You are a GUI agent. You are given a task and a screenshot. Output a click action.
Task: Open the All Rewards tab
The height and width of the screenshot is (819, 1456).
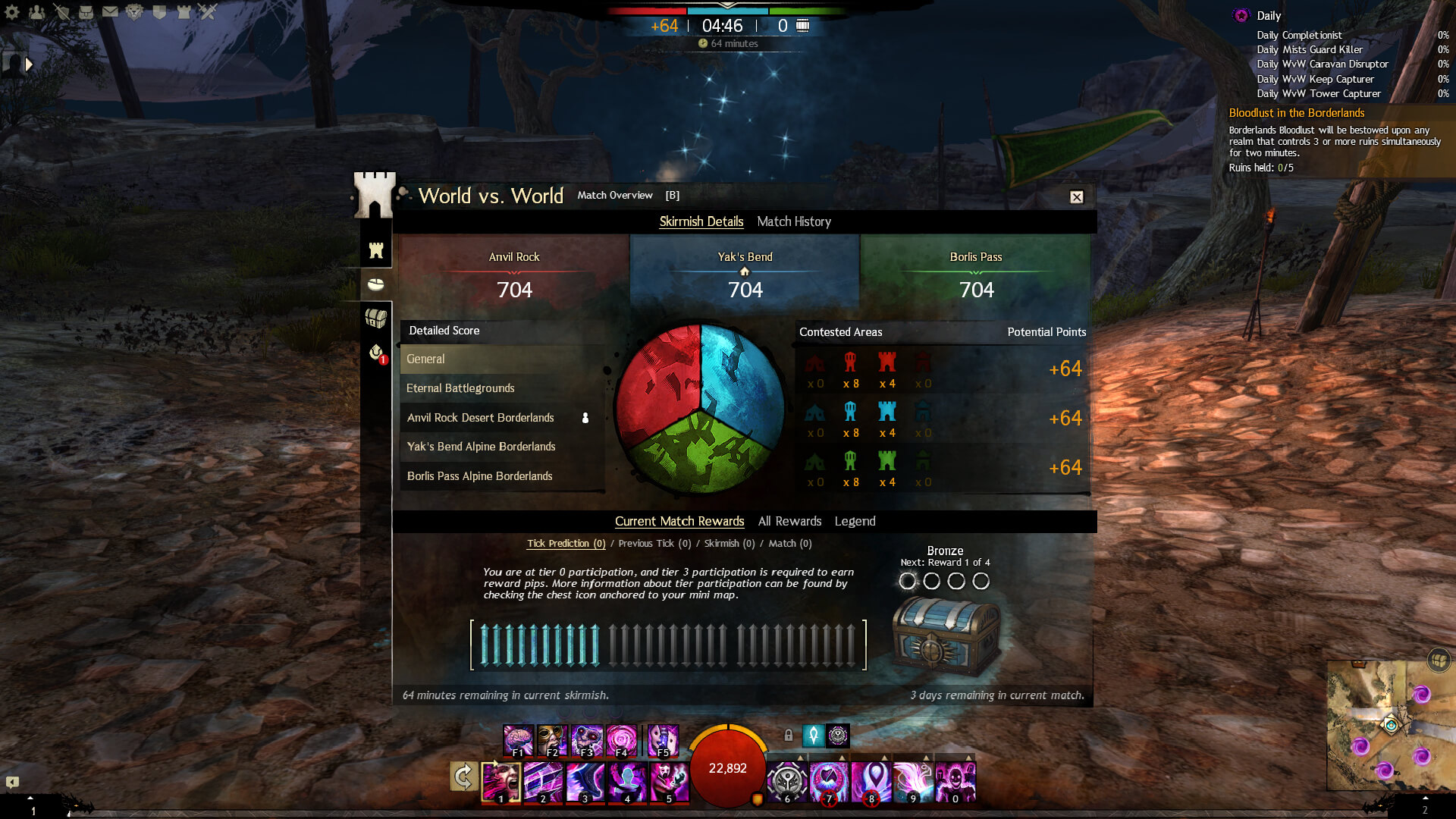tap(789, 521)
